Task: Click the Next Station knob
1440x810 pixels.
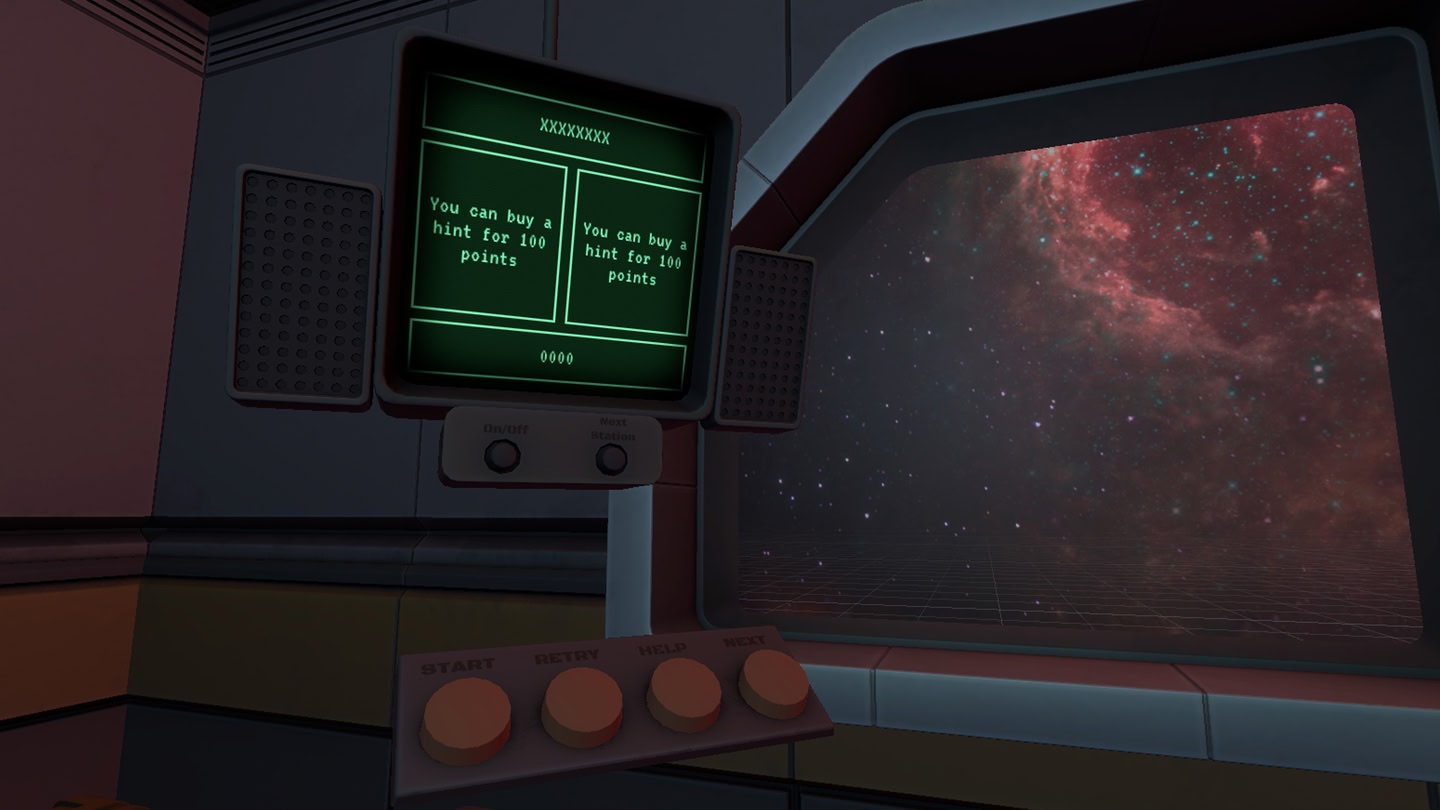Action: tap(611, 459)
